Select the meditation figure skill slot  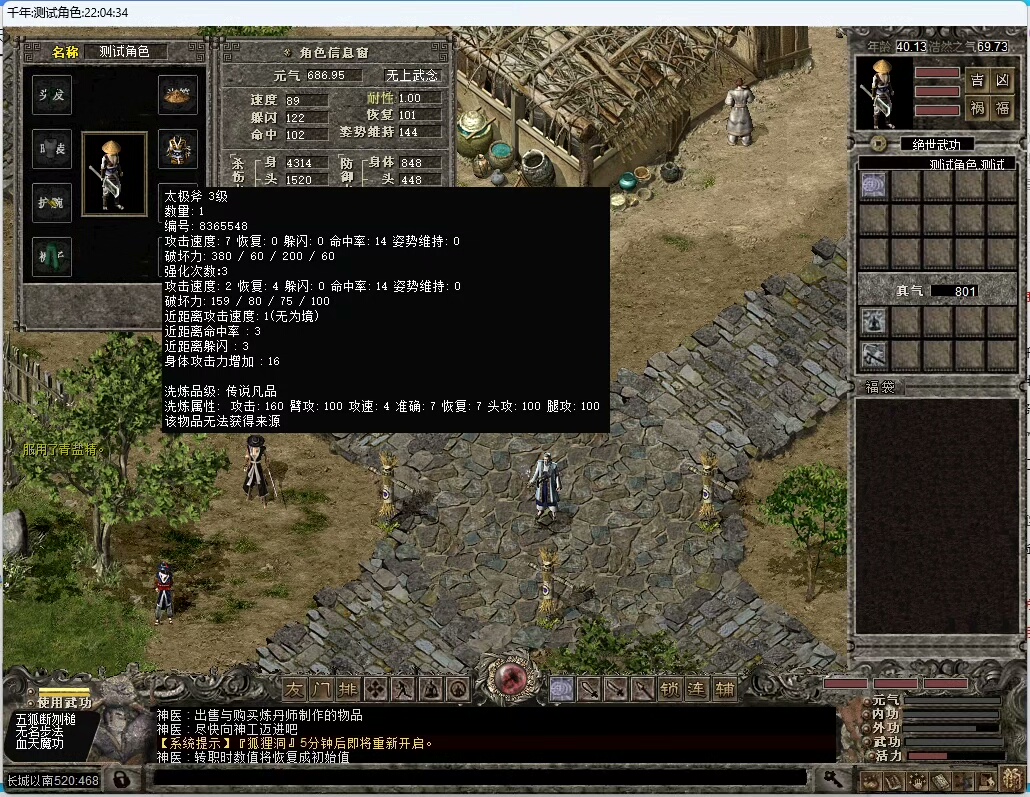coord(874,321)
